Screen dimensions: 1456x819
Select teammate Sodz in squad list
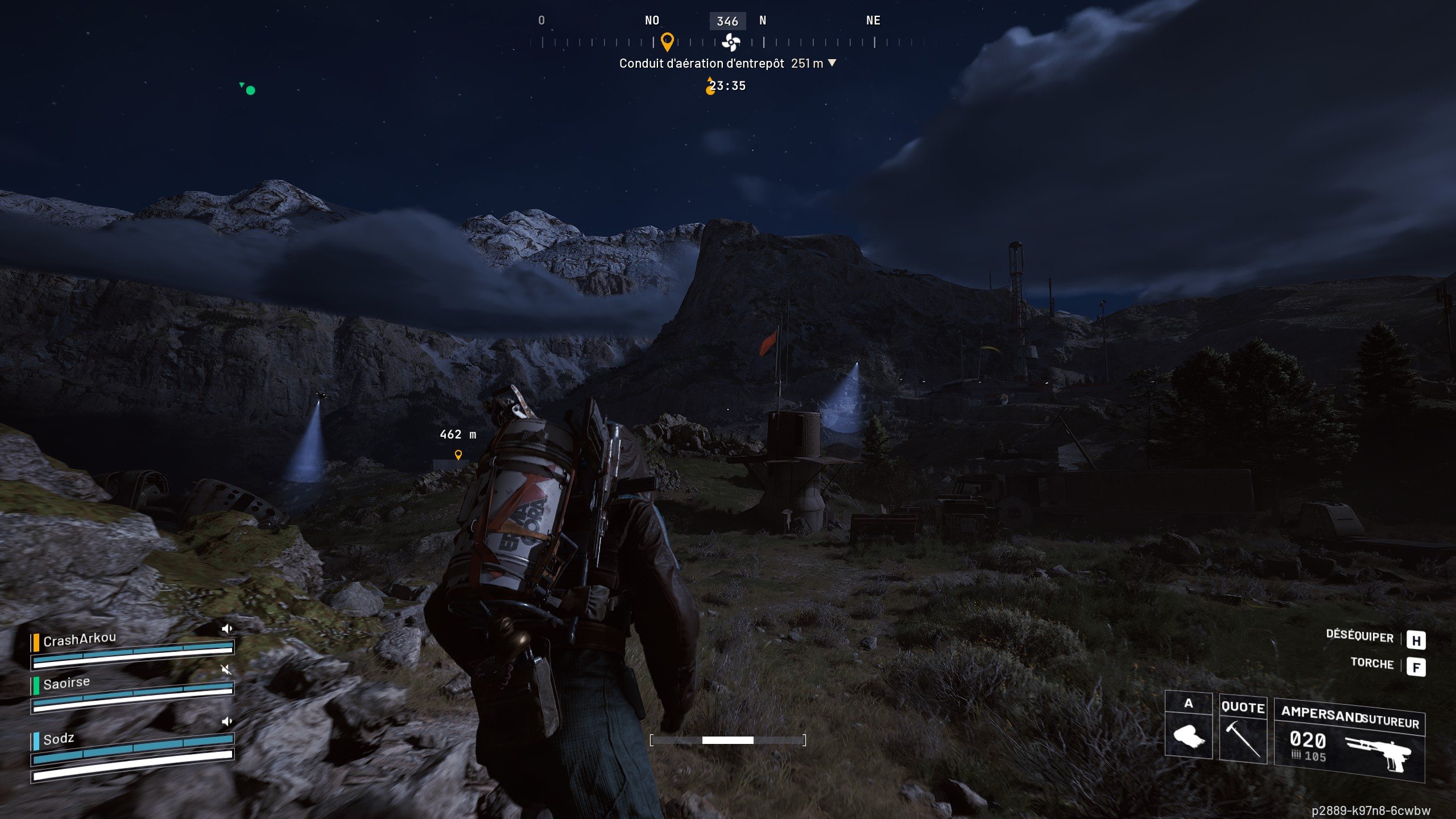click(59, 739)
